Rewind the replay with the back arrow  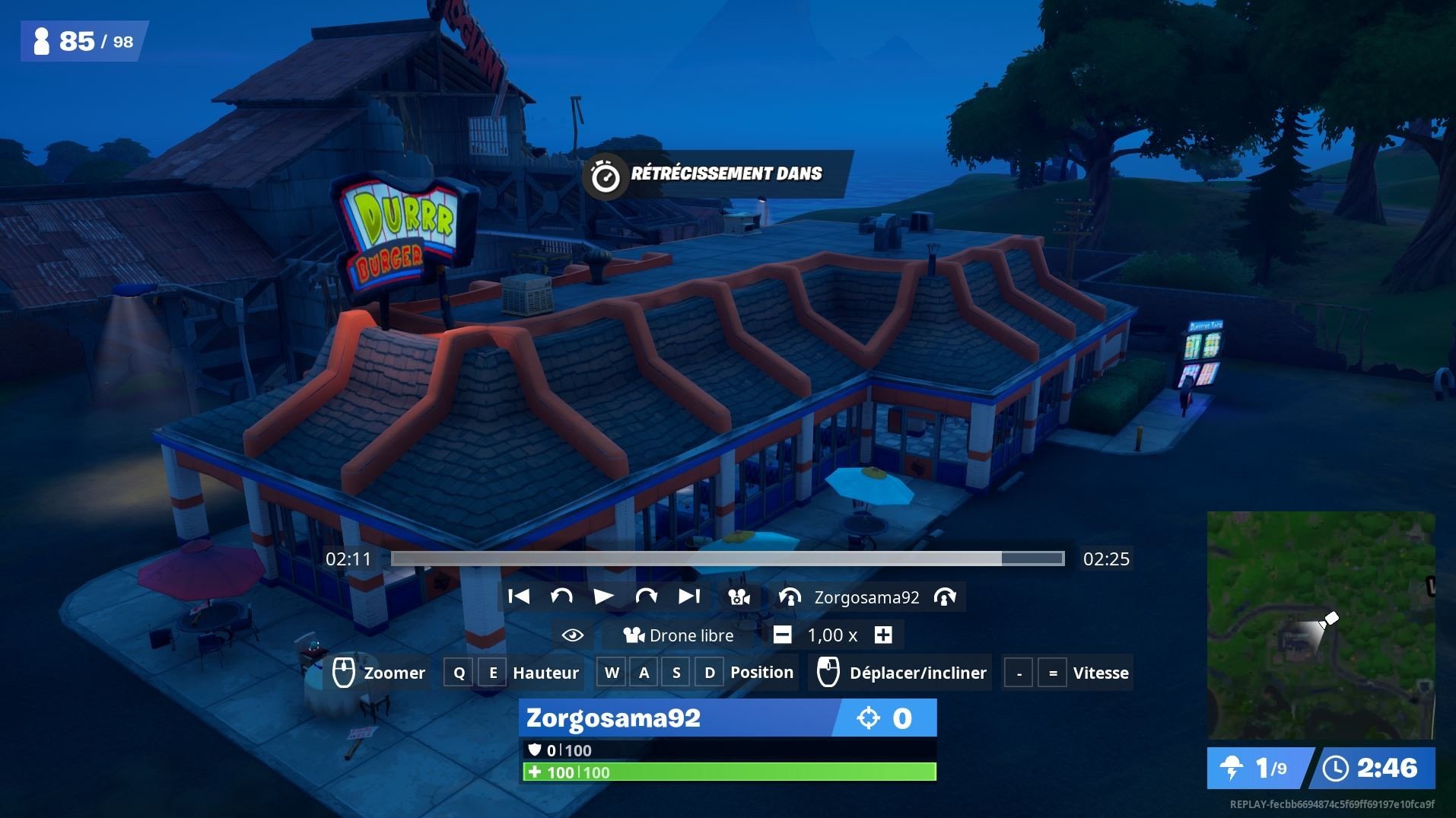point(561,597)
